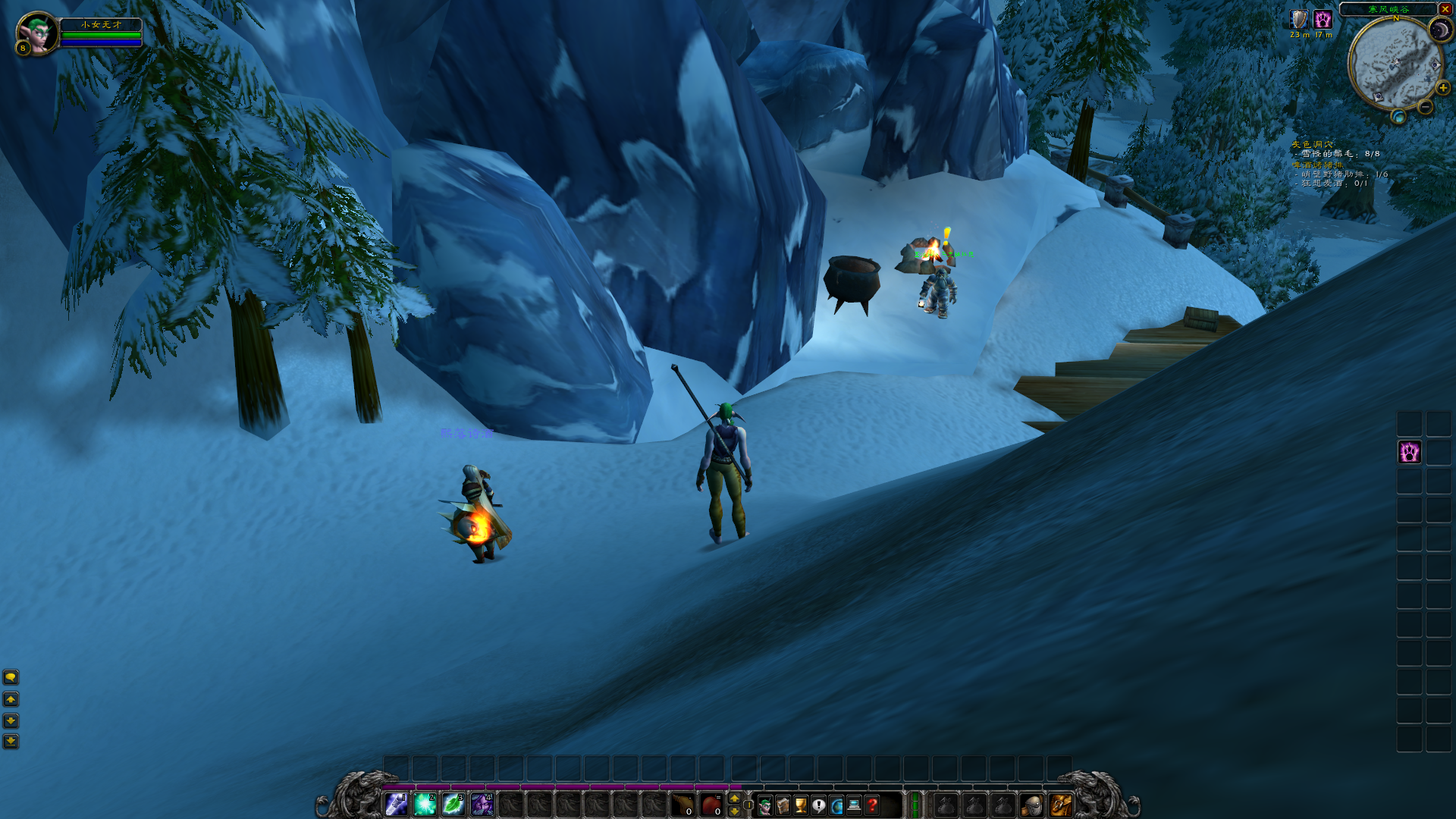Screen dimensions: 1456x819
Task: Open the chat bubble button on left edge
Action: [x=11, y=676]
